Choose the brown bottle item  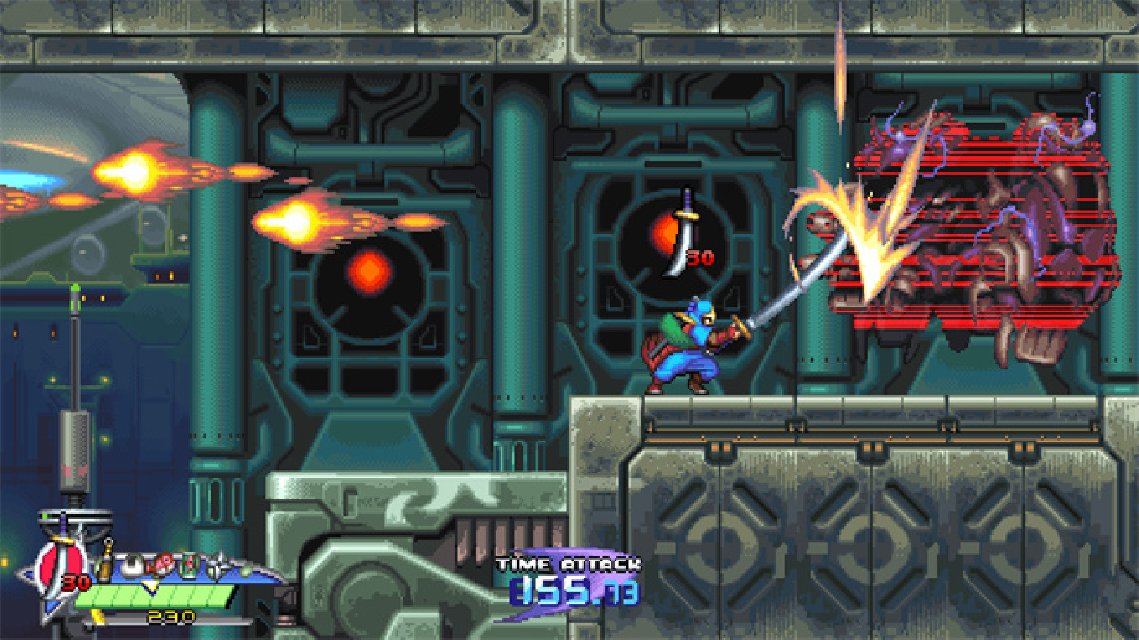click(x=105, y=564)
